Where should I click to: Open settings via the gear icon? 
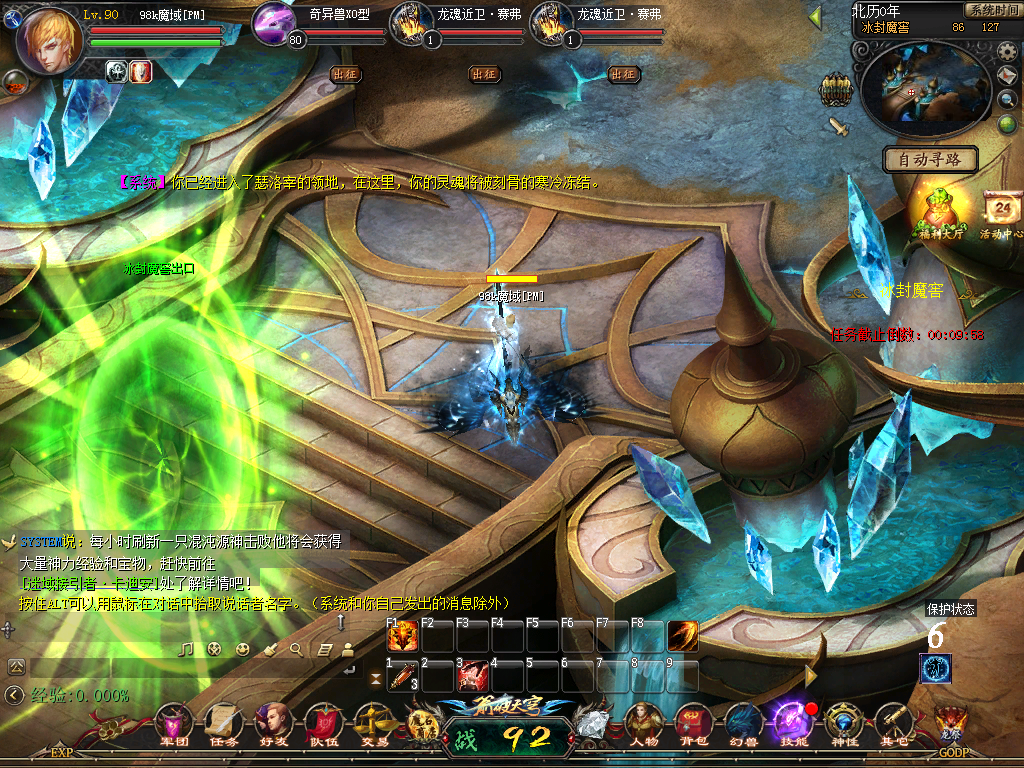[x=1008, y=52]
